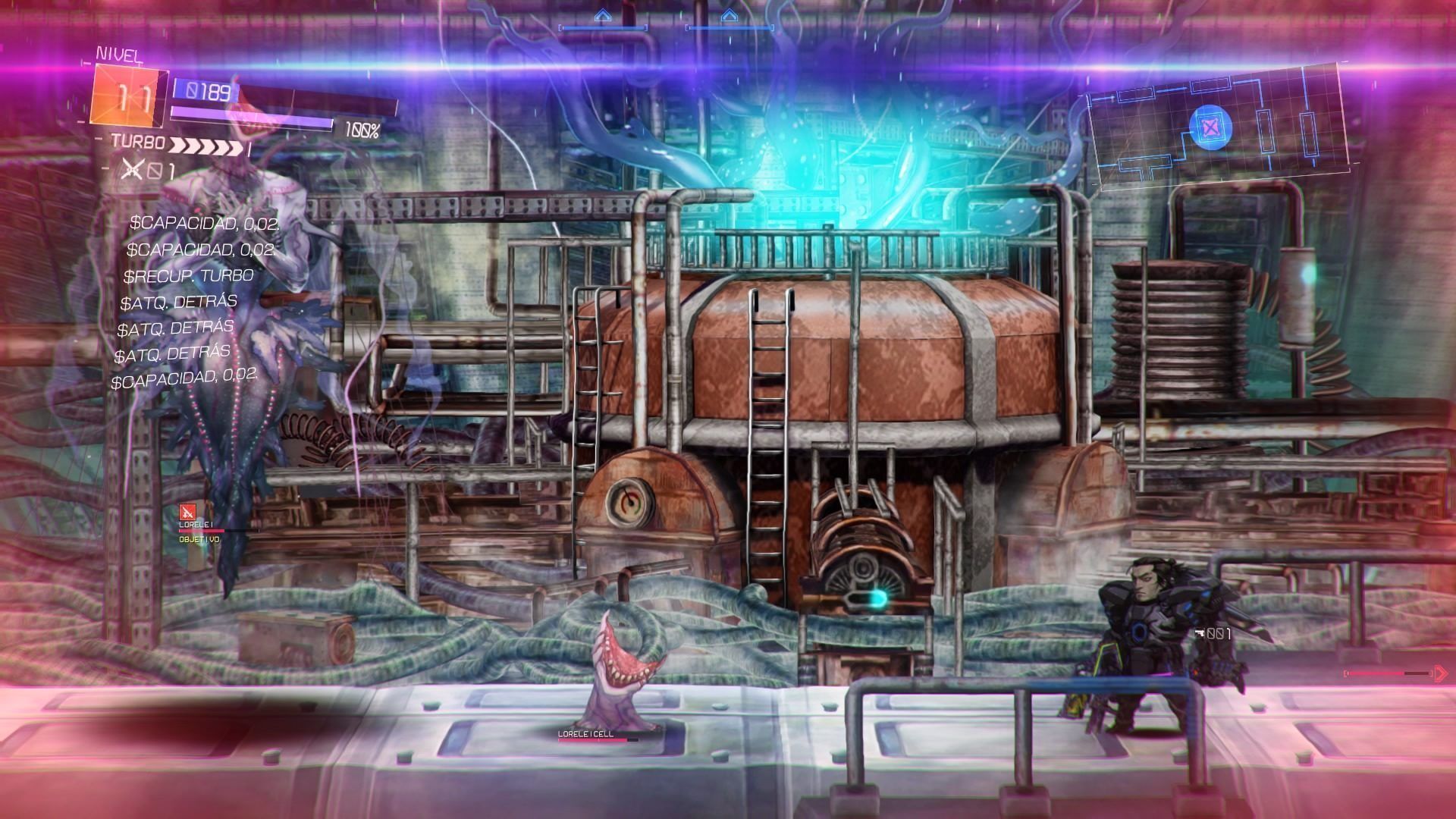
Task: Click the pistol weapon icon beside the player
Action: pyautogui.click(x=1199, y=632)
